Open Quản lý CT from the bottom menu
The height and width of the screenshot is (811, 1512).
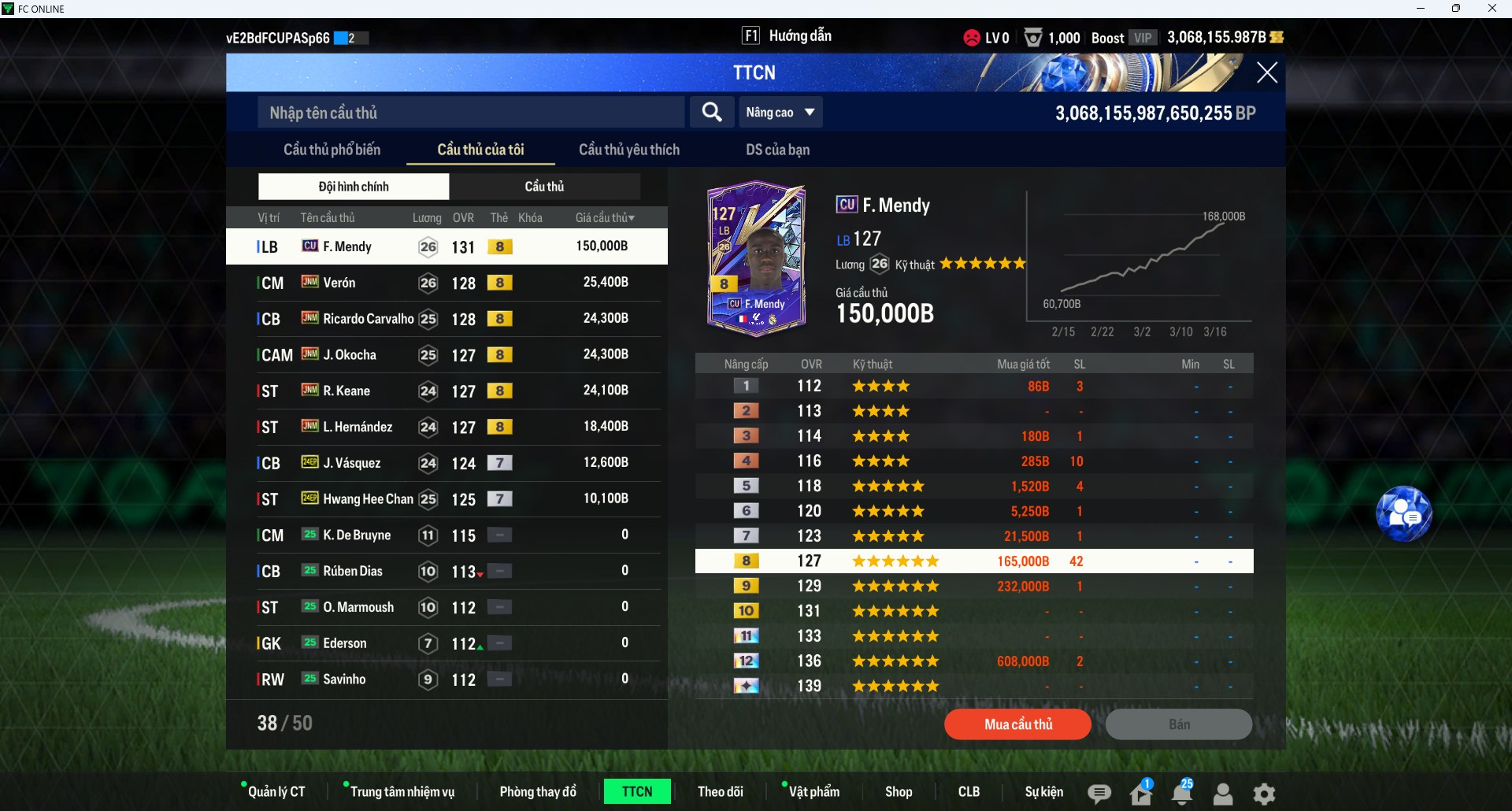point(276,791)
